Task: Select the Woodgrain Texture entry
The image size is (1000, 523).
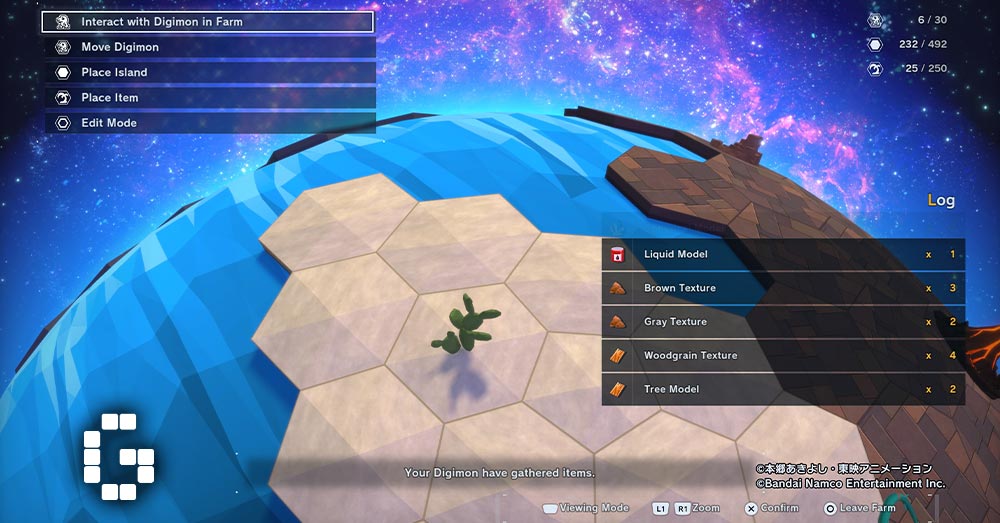Action: [782, 355]
